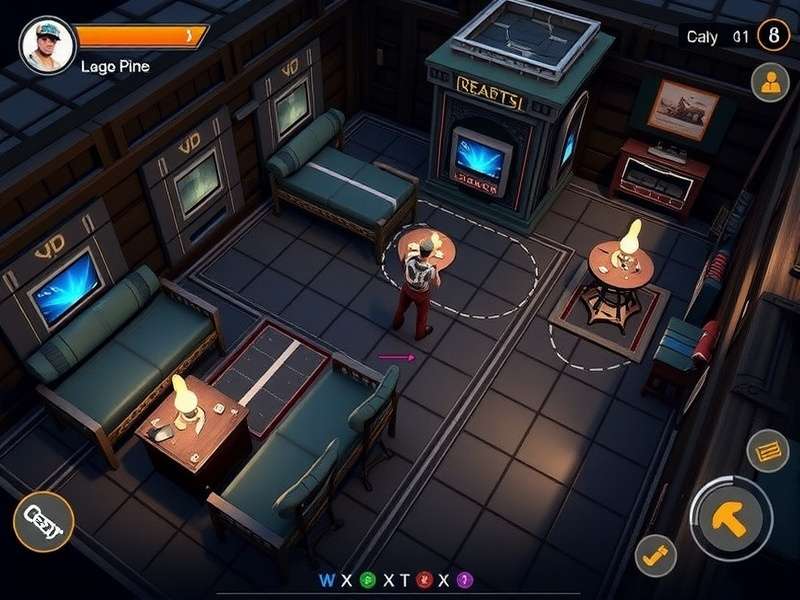Activate the large hammer action button
Image resolution: width=800 pixels, height=600 pixels.
pos(731,517)
